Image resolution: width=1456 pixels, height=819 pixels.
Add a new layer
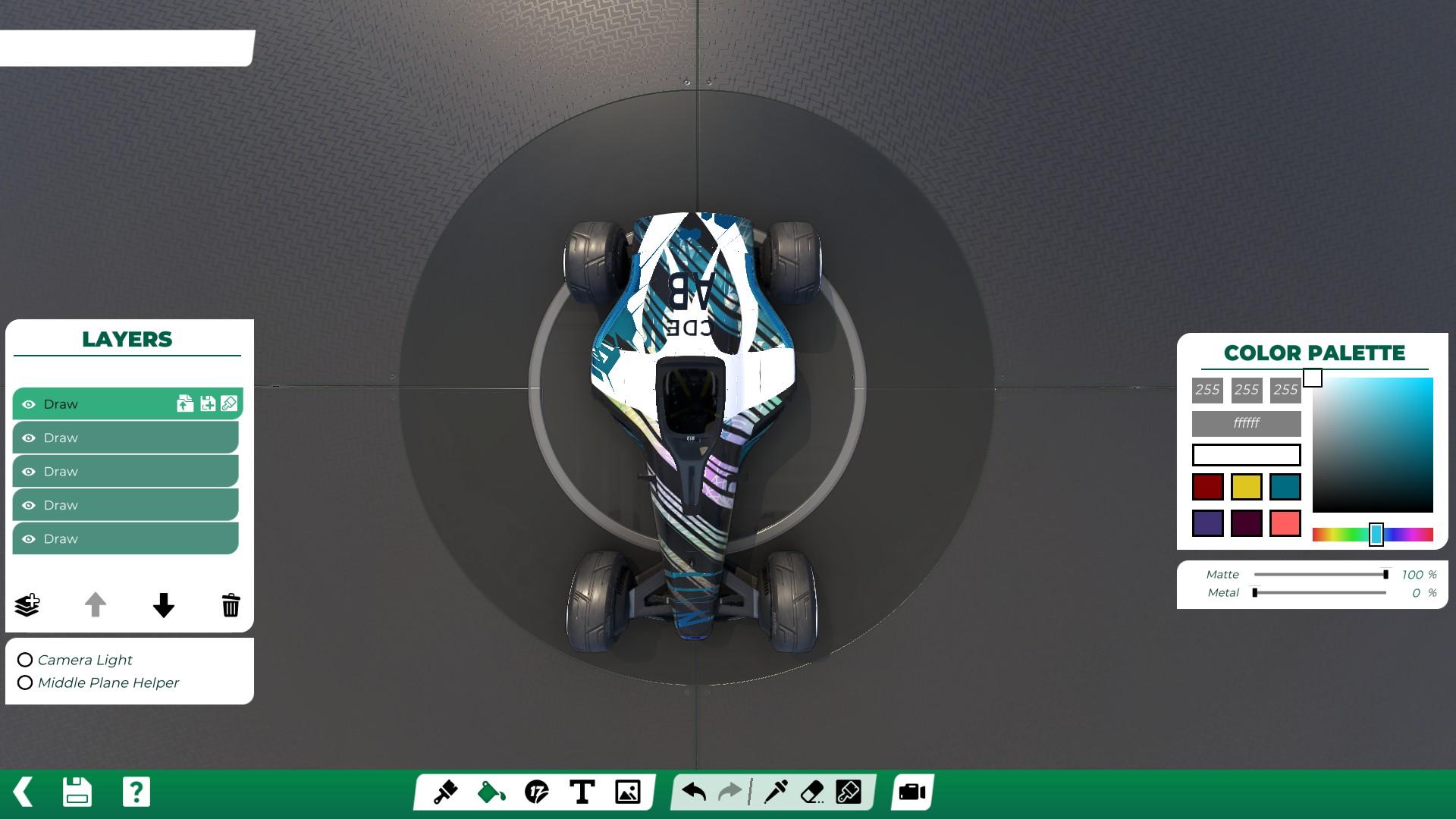pyautogui.click(x=27, y=604)
